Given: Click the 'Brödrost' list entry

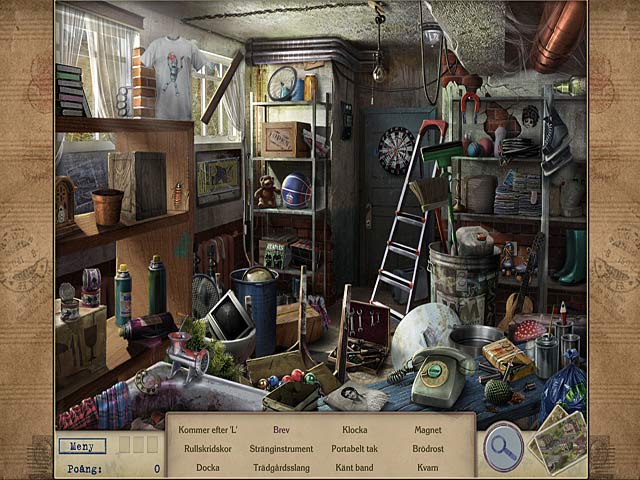Looking at the screenshot, I should pos(428,449).
